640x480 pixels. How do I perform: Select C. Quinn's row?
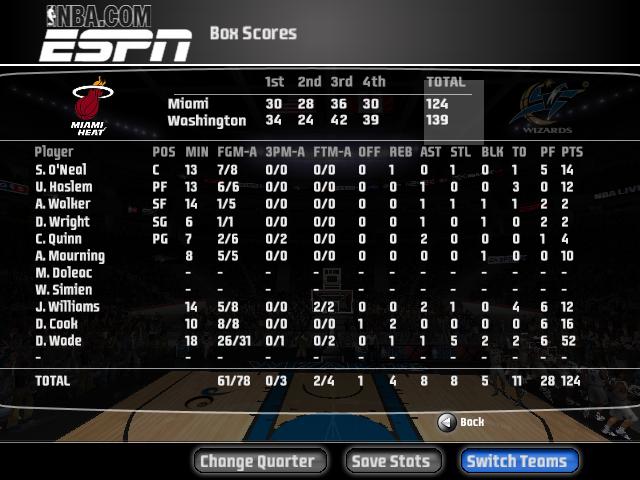pos(59,239)
